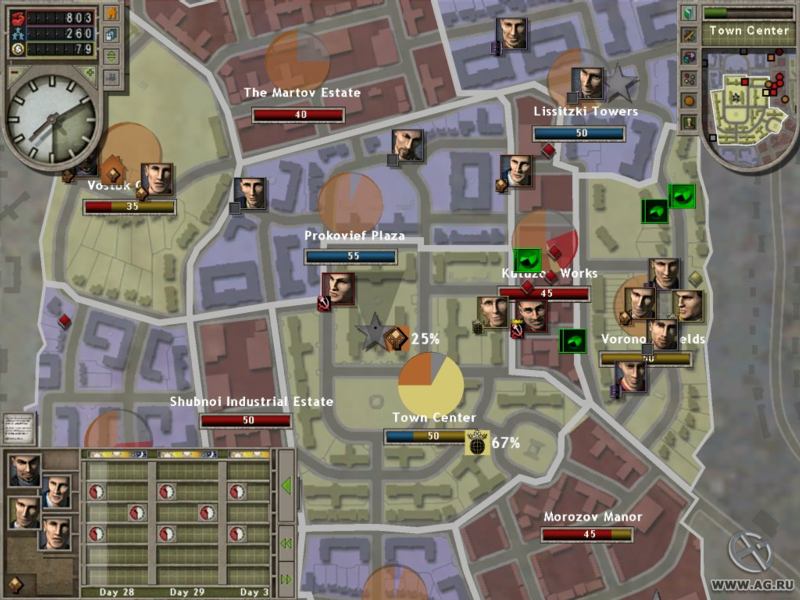Screen dimensions: 800x600
Task: Select the orange coin icon beside minimap
Action: point(688,100)
